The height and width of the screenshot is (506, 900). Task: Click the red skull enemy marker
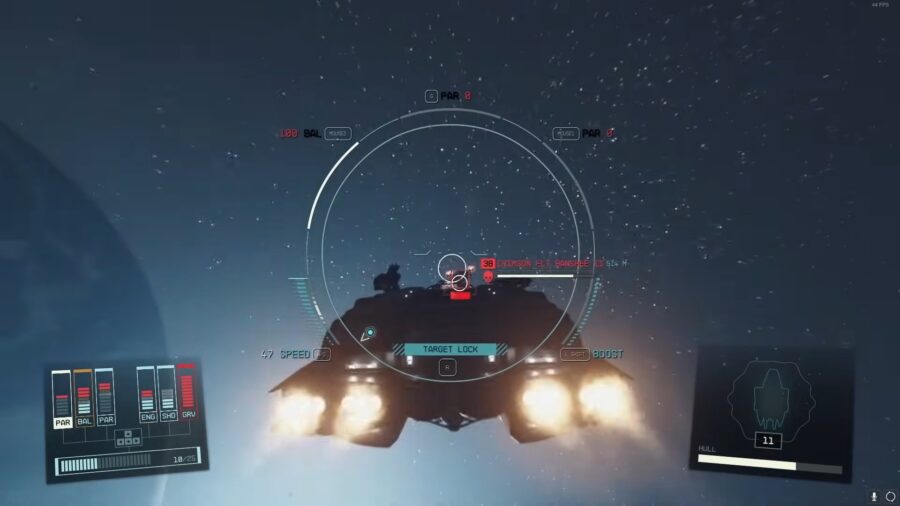488,276
